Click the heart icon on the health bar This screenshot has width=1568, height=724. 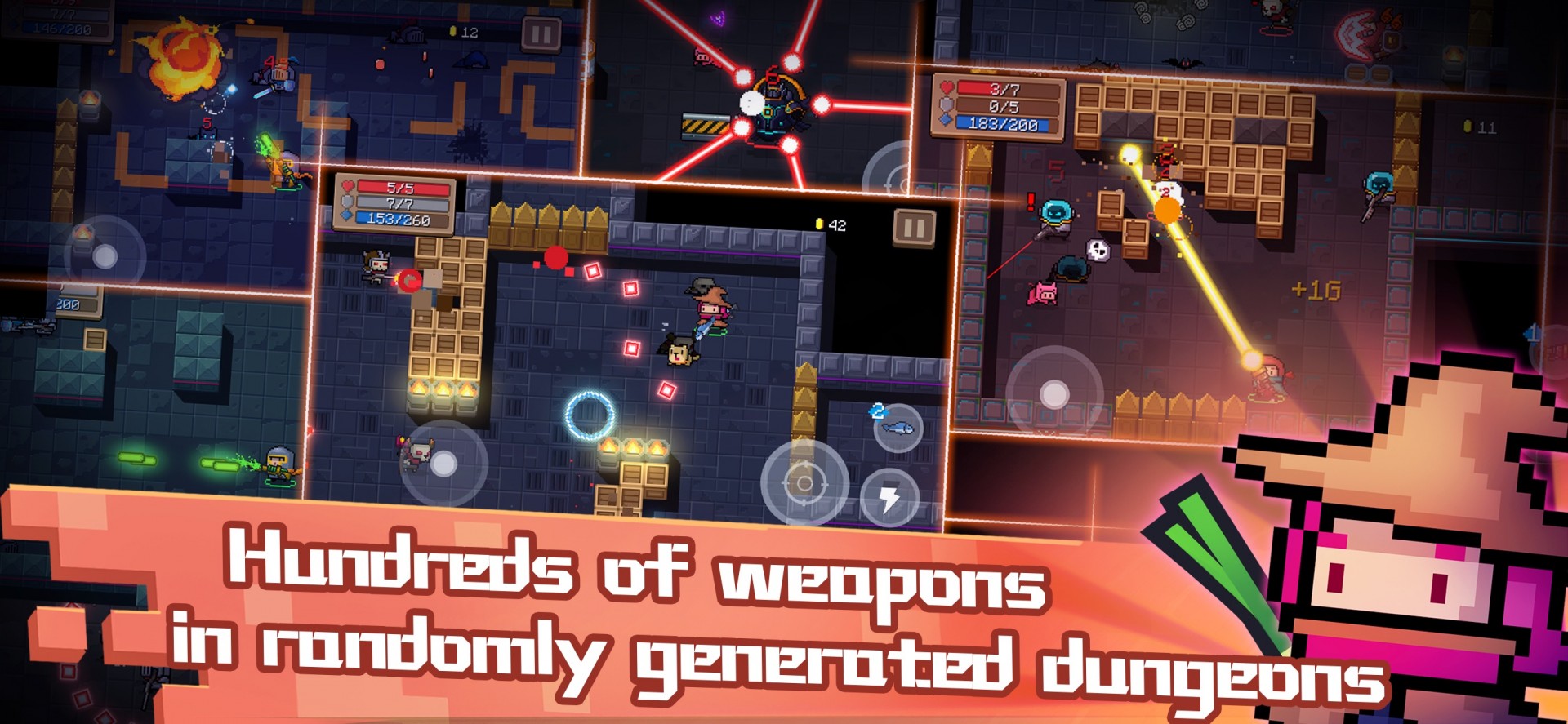(346, 184)
